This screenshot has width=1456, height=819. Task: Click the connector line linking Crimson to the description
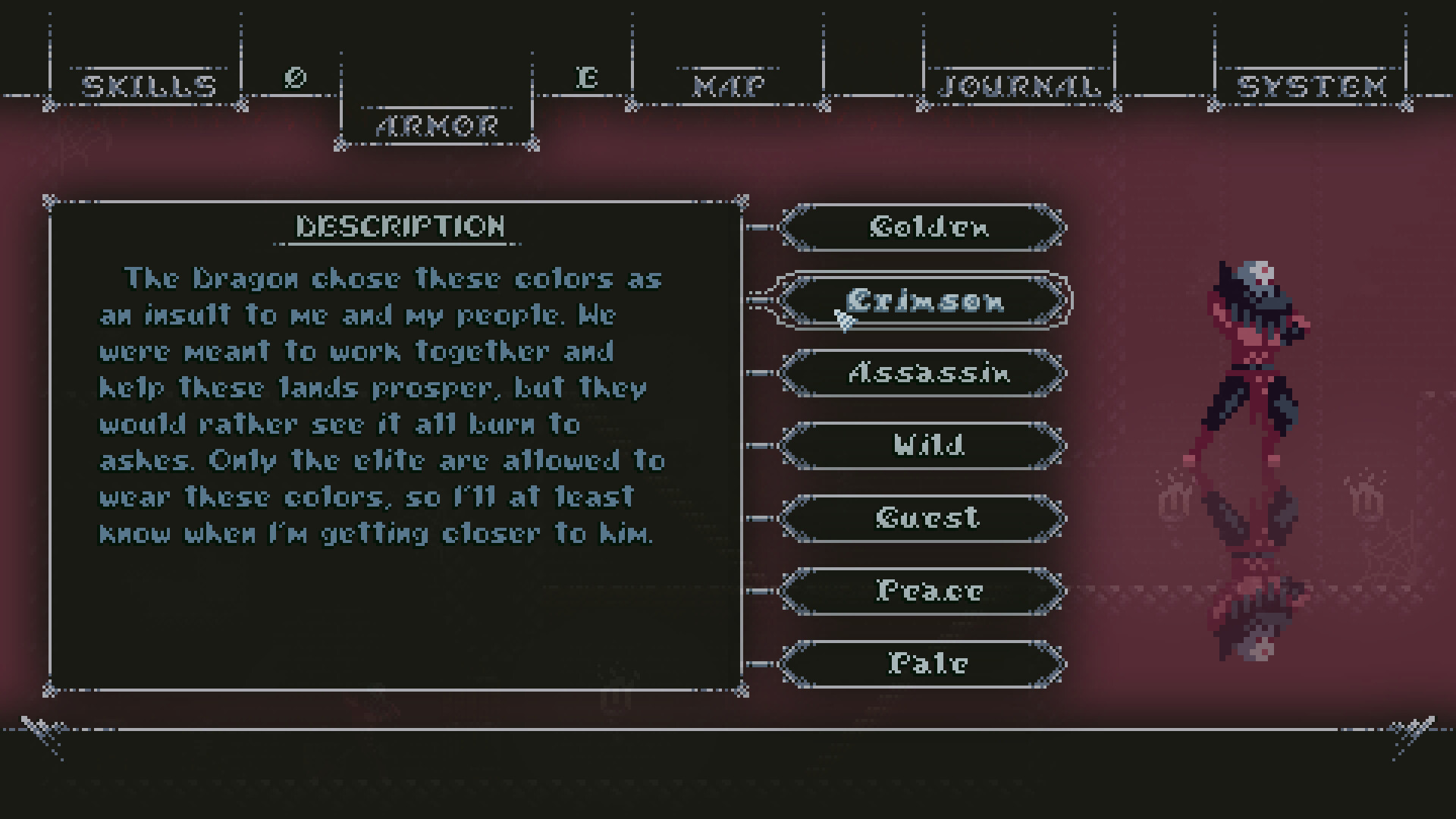pyautogui.click(x=758, y=301)
